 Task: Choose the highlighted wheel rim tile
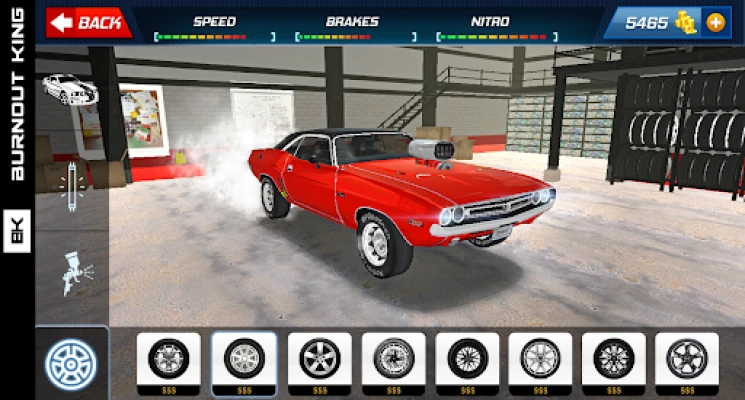click(x=244, y=362)
